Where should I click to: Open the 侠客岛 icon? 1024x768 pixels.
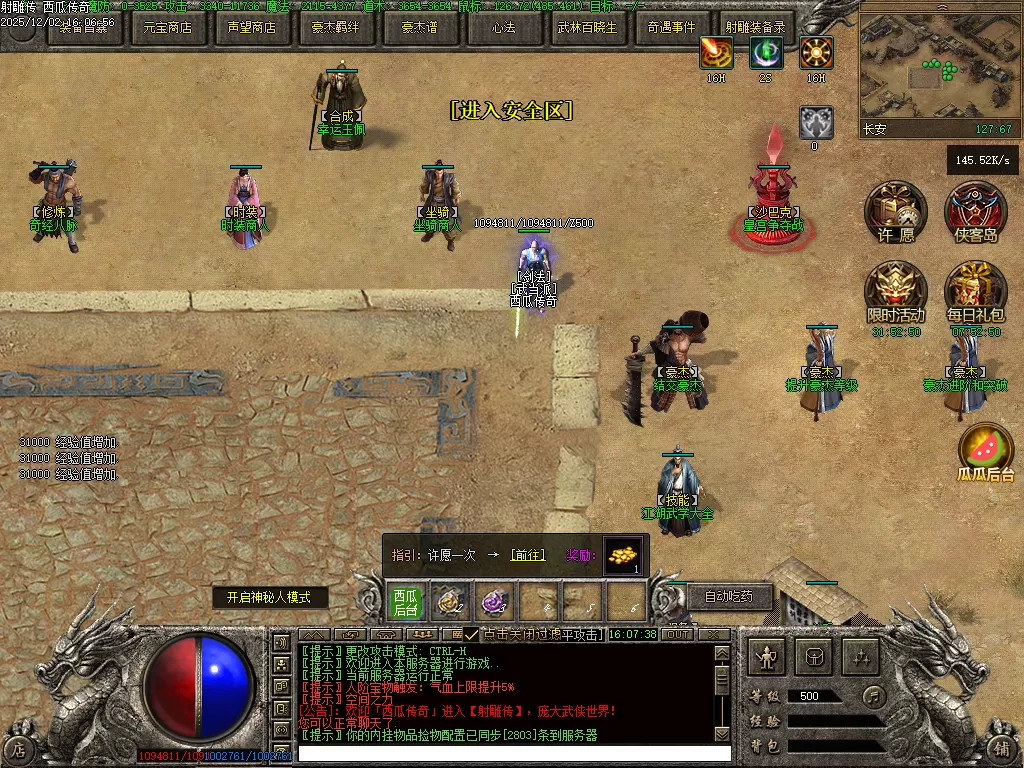coord(976,210)
